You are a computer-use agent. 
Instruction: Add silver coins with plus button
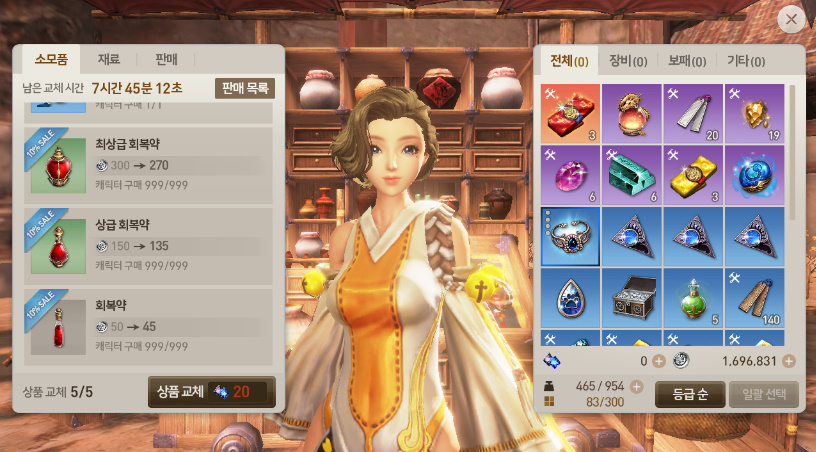pos(789,361)
